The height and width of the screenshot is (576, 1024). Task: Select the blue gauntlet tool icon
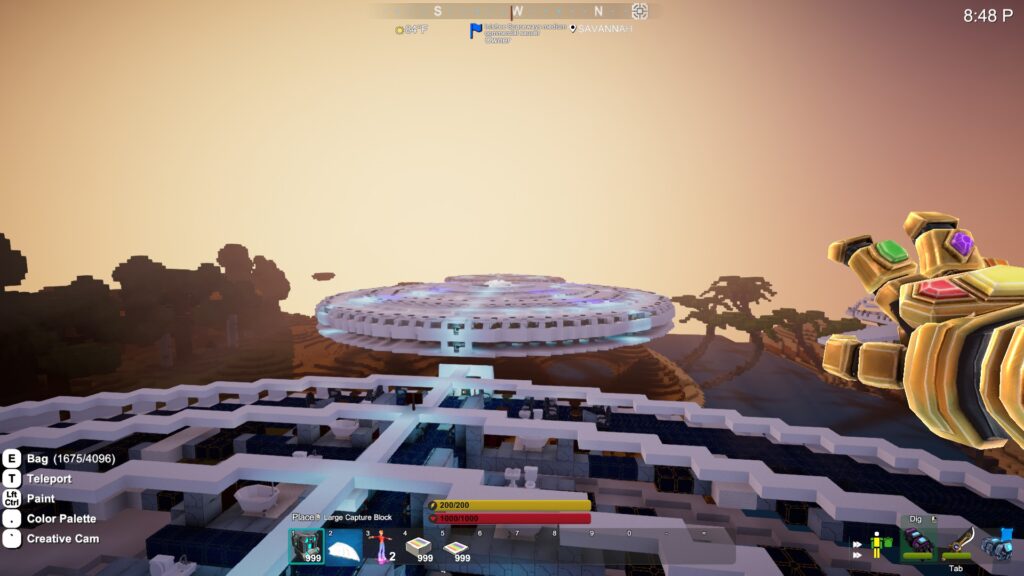coord(998,543)
